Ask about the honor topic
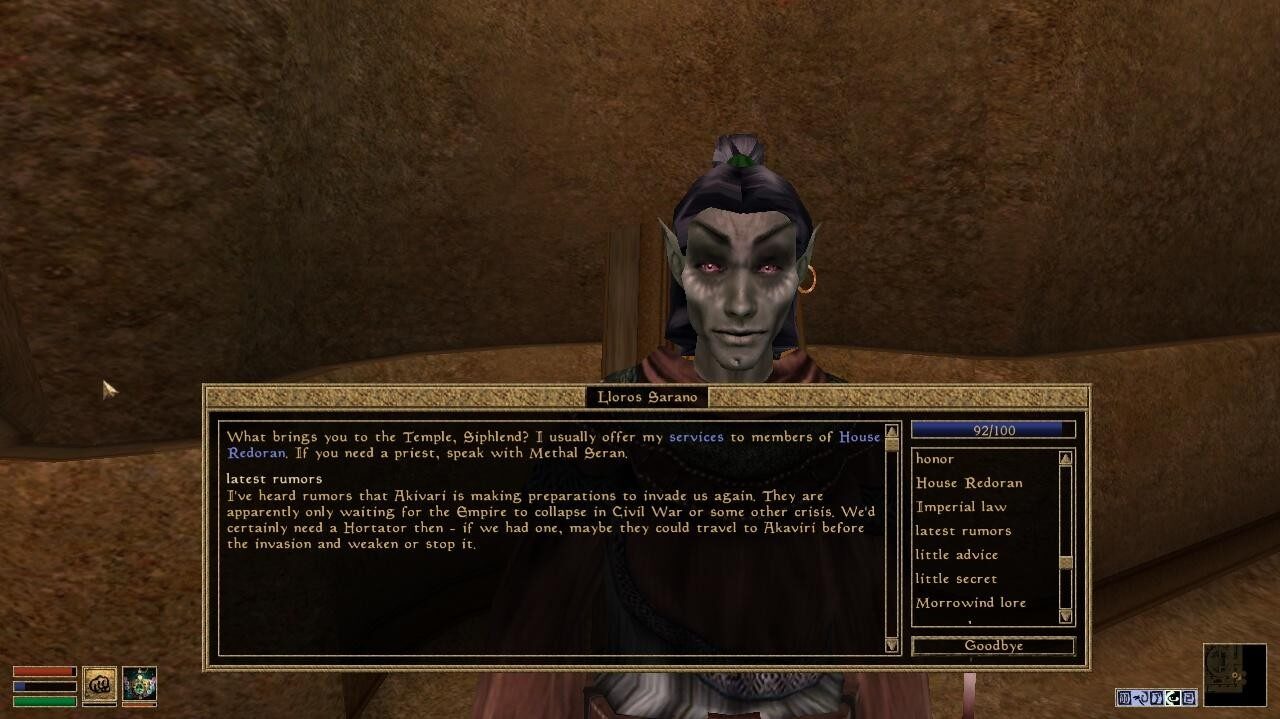1280x719 pixels. pyautogui.click(x=935, y=459)
